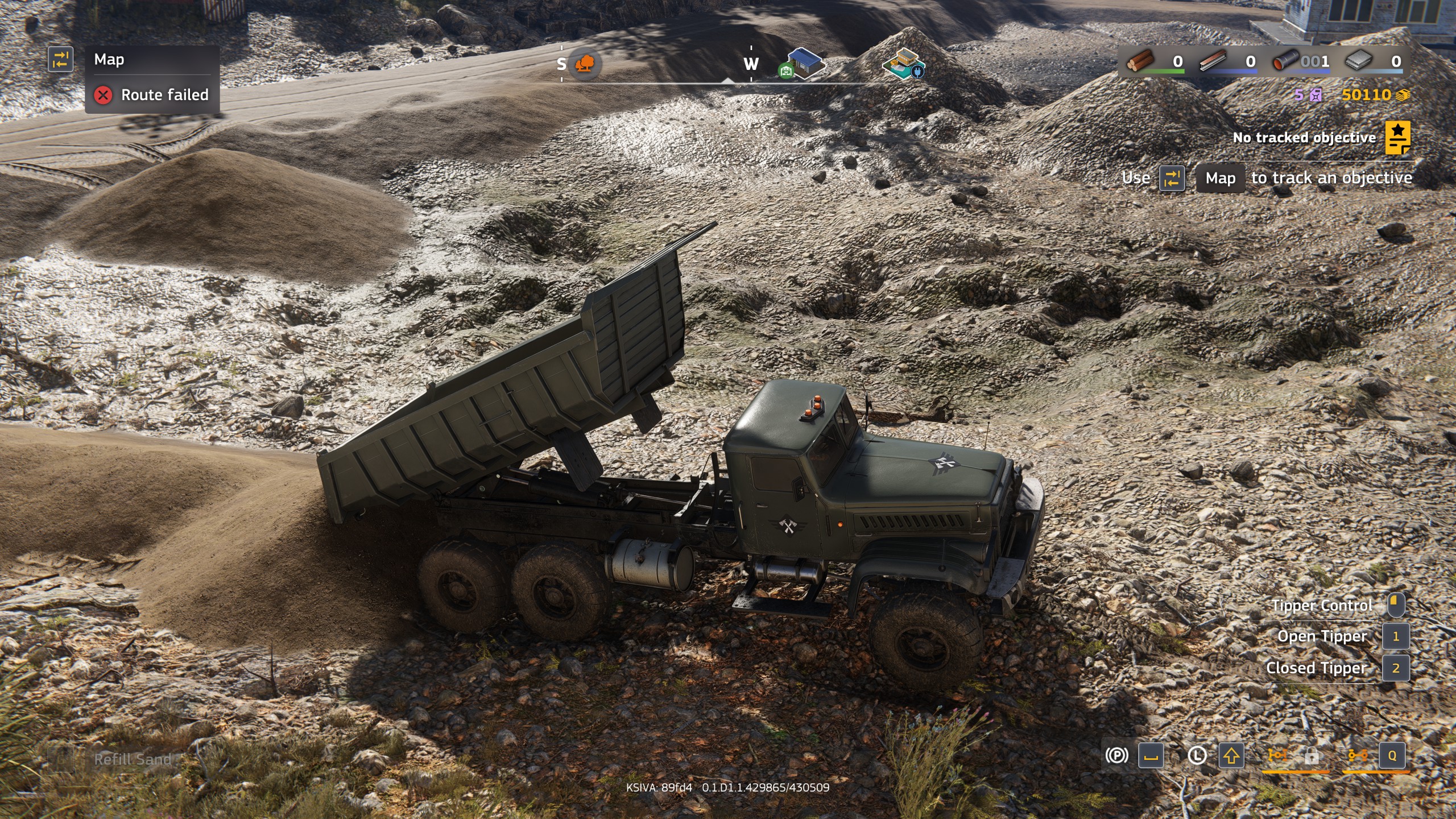This screenshot has width=1456, height=819.
Task: Select the blue-roofed warehouse compass marker
Action: [804, 63]
